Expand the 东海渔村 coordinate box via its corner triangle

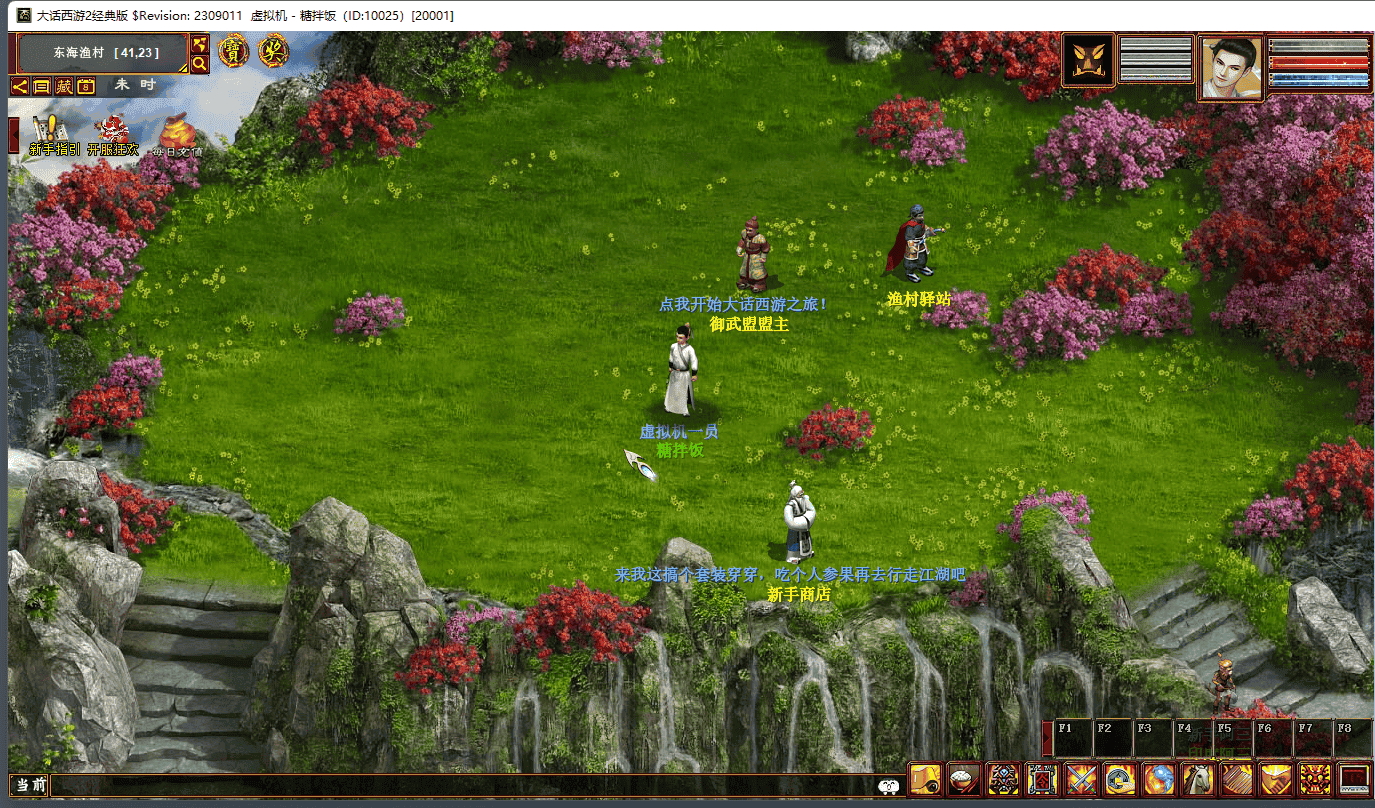[x=182, y=69]
